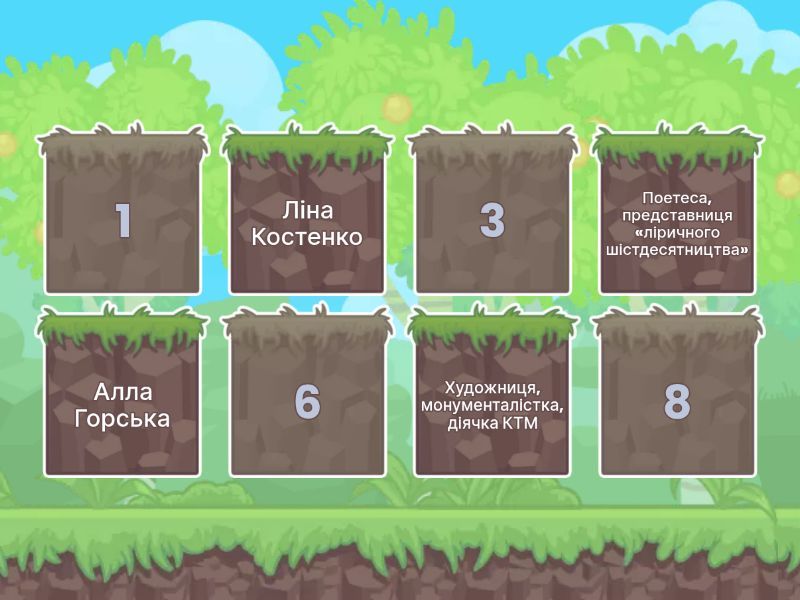The height and width of the screenshot is (600, 800).
Task: Open tile number 8
Action: pyautogui.click(x=677, y=402)
